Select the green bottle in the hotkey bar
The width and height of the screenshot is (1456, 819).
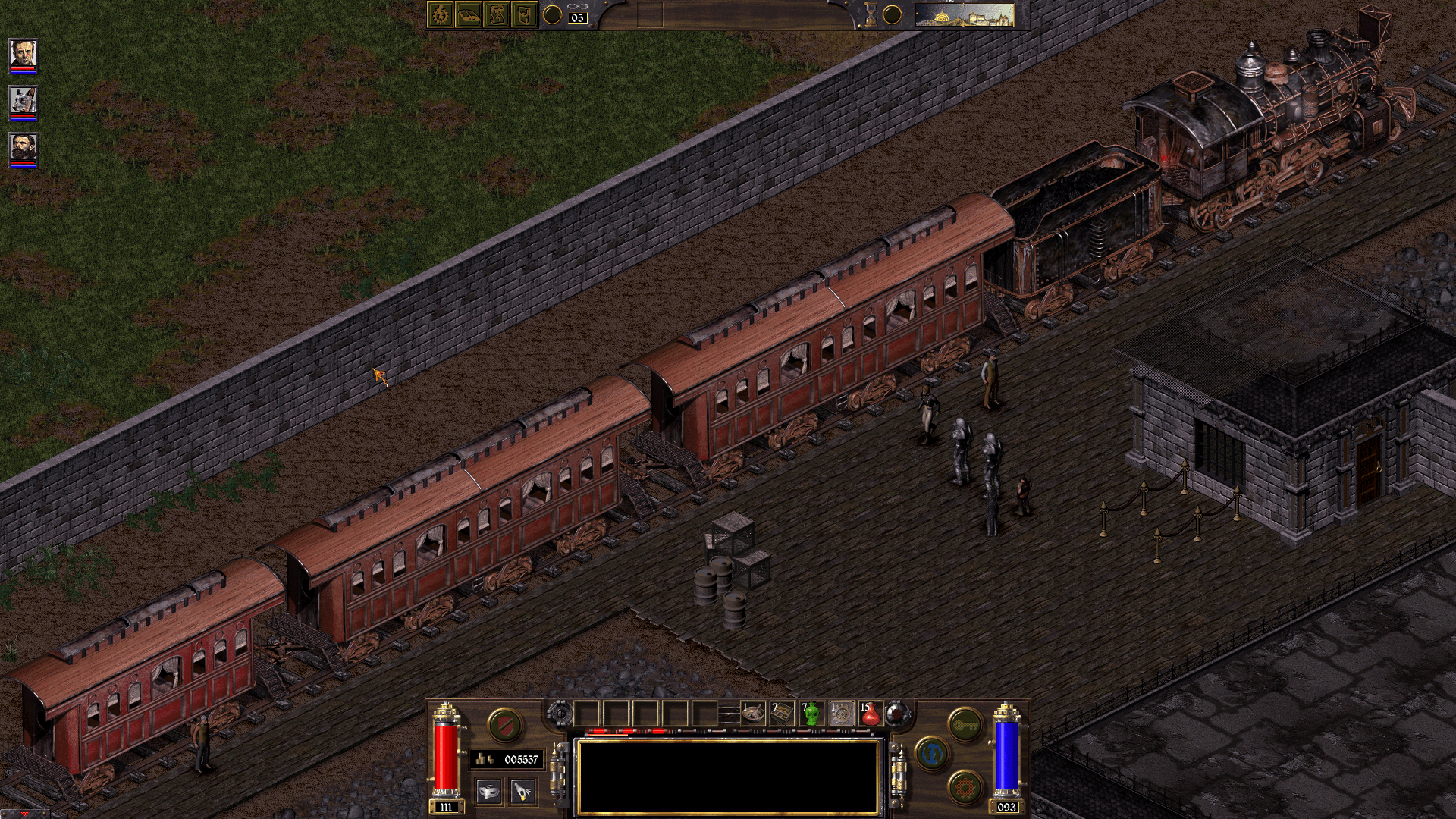[812, 714]
